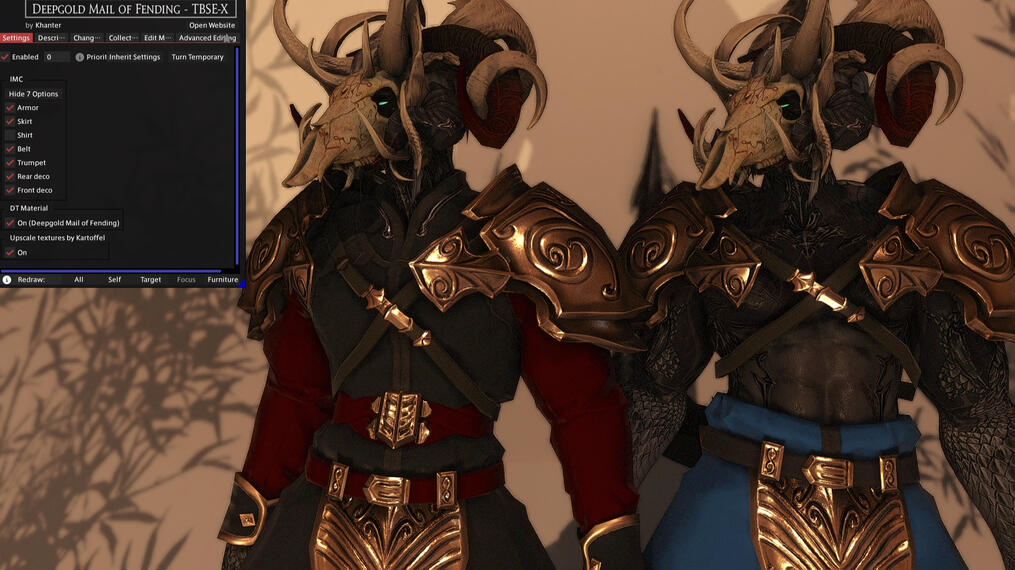The width and height of the screenshot is (1015, 570).
Task: Toggle the Enabled checkbox
Action: tap(6, 57)
